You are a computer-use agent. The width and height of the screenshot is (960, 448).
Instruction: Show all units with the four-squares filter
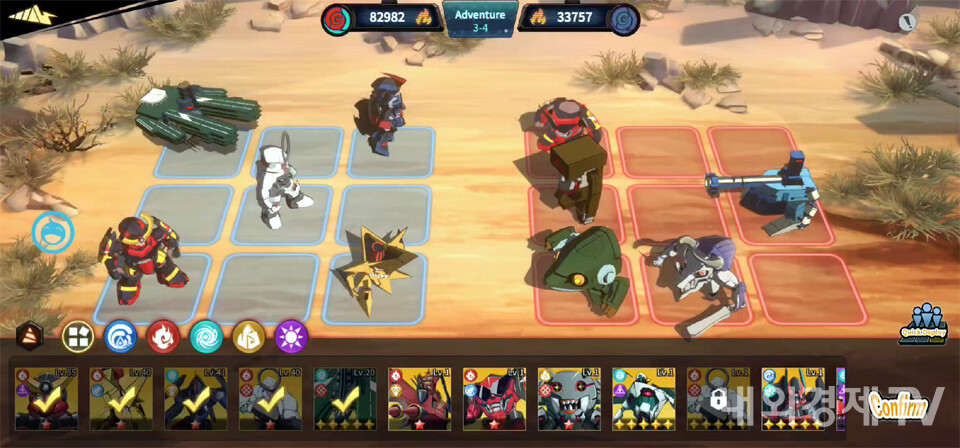(78, 336)
